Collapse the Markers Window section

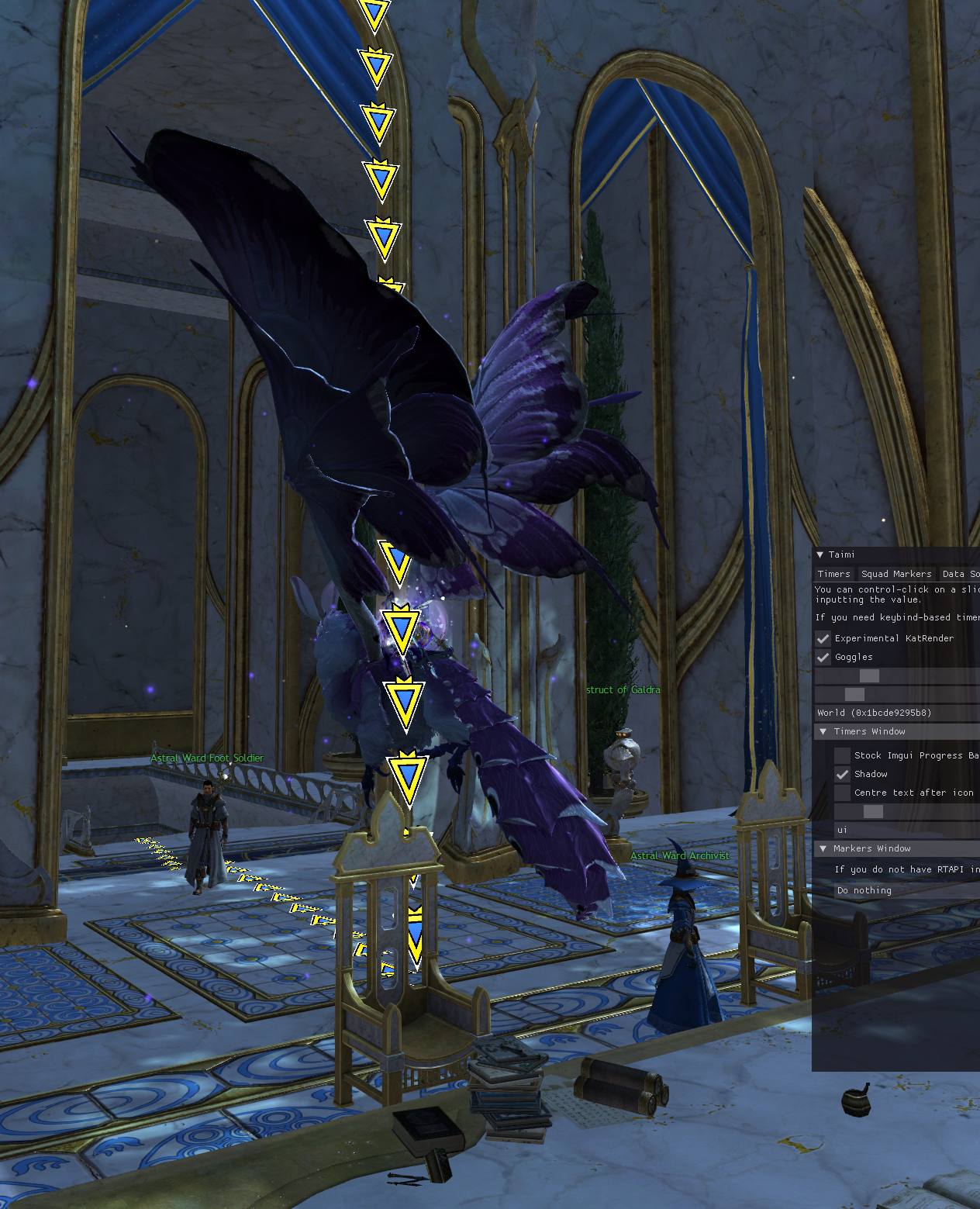pos(823,848)
